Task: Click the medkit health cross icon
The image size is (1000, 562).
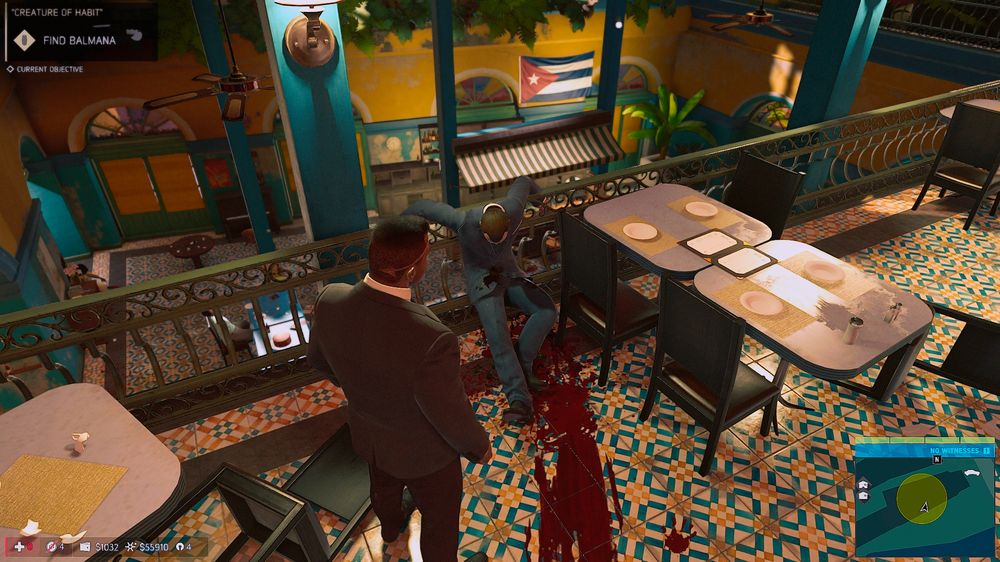Action: tap(18, 547)
